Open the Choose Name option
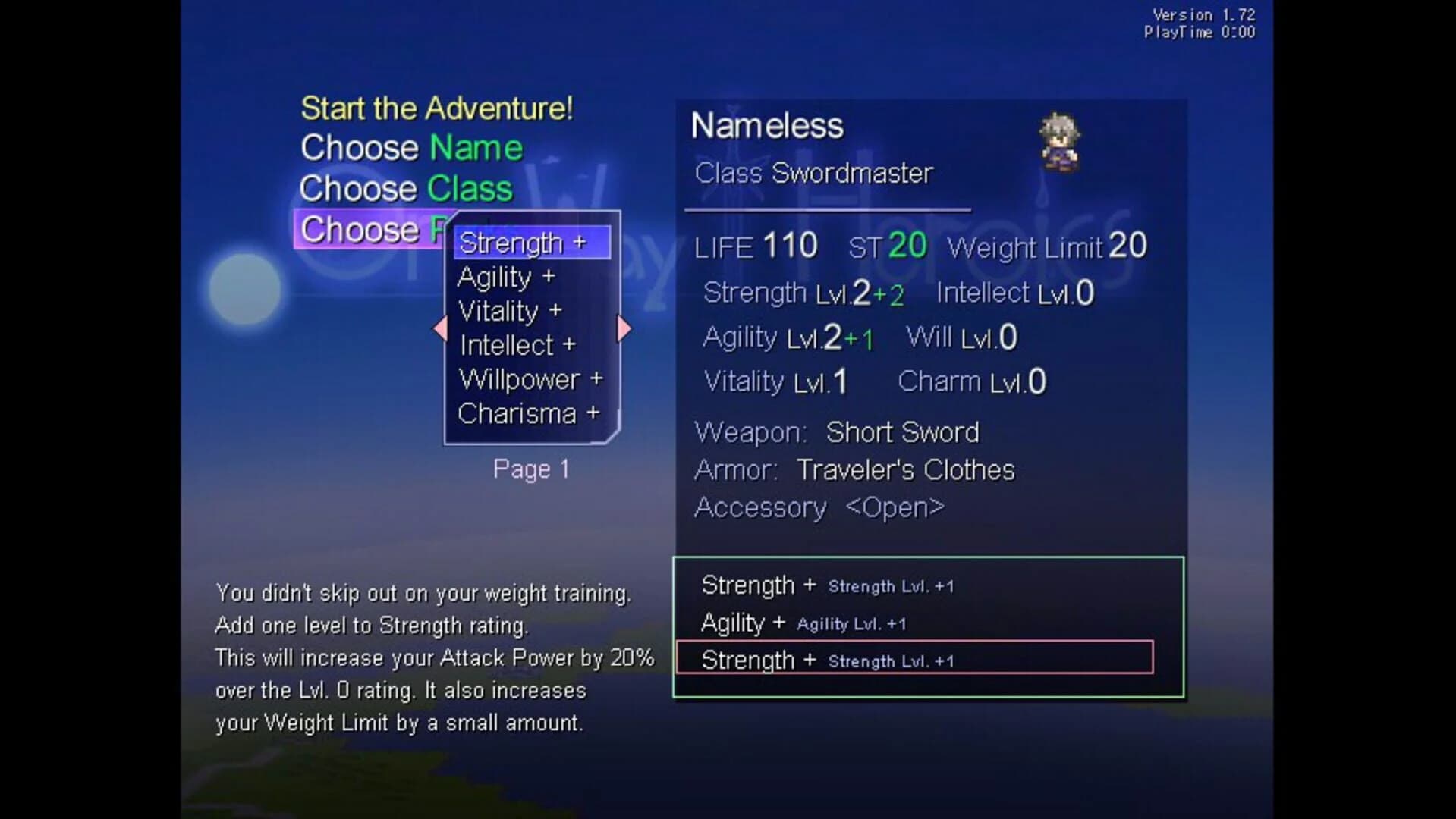Image resolution: width=1456 pixels, height=819 pixels. pos(410,148)
